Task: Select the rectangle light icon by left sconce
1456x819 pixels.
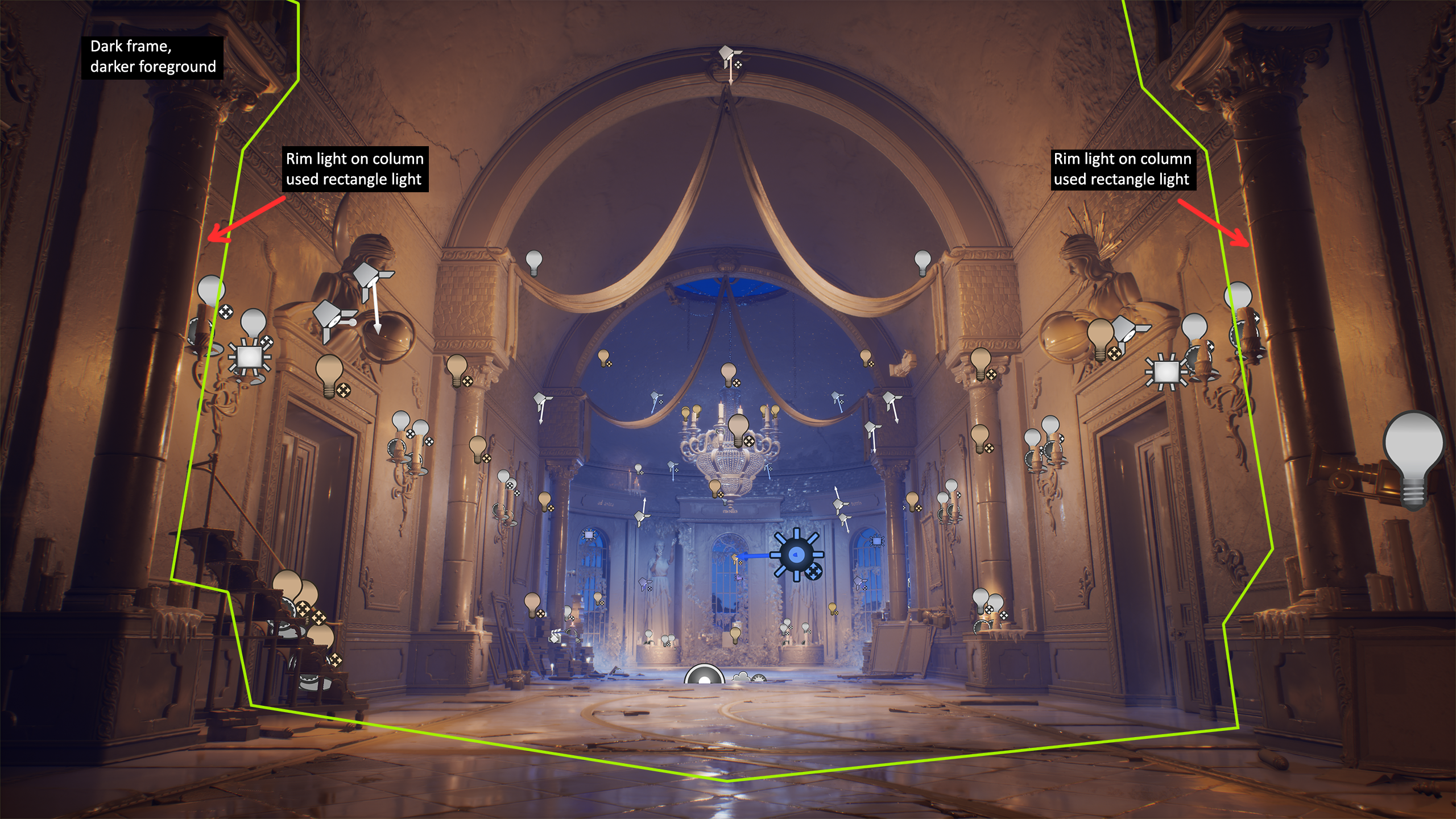Action: (x=249, y=358)
